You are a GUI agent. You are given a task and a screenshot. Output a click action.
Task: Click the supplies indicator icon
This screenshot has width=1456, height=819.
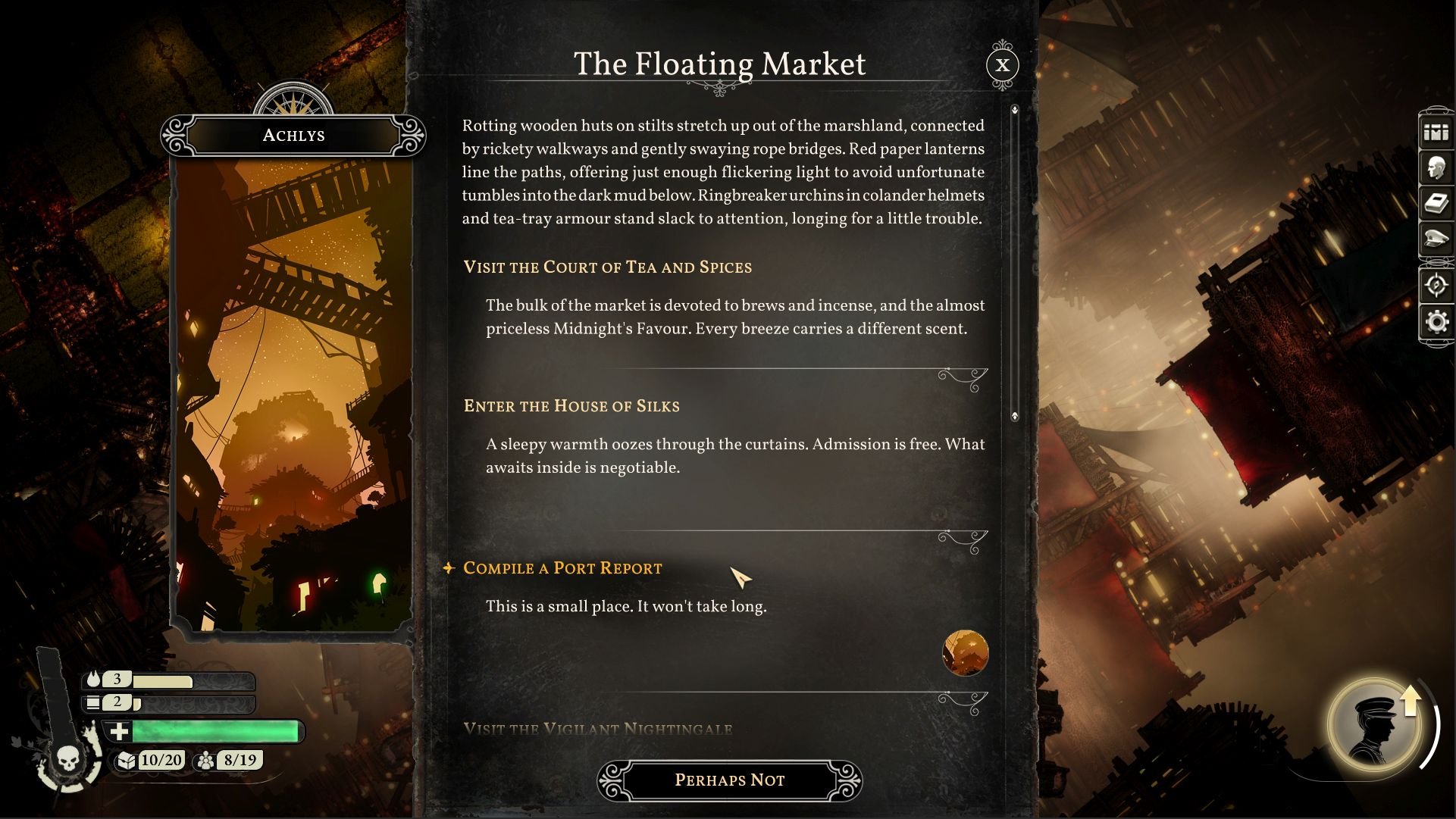click(92, 703)
